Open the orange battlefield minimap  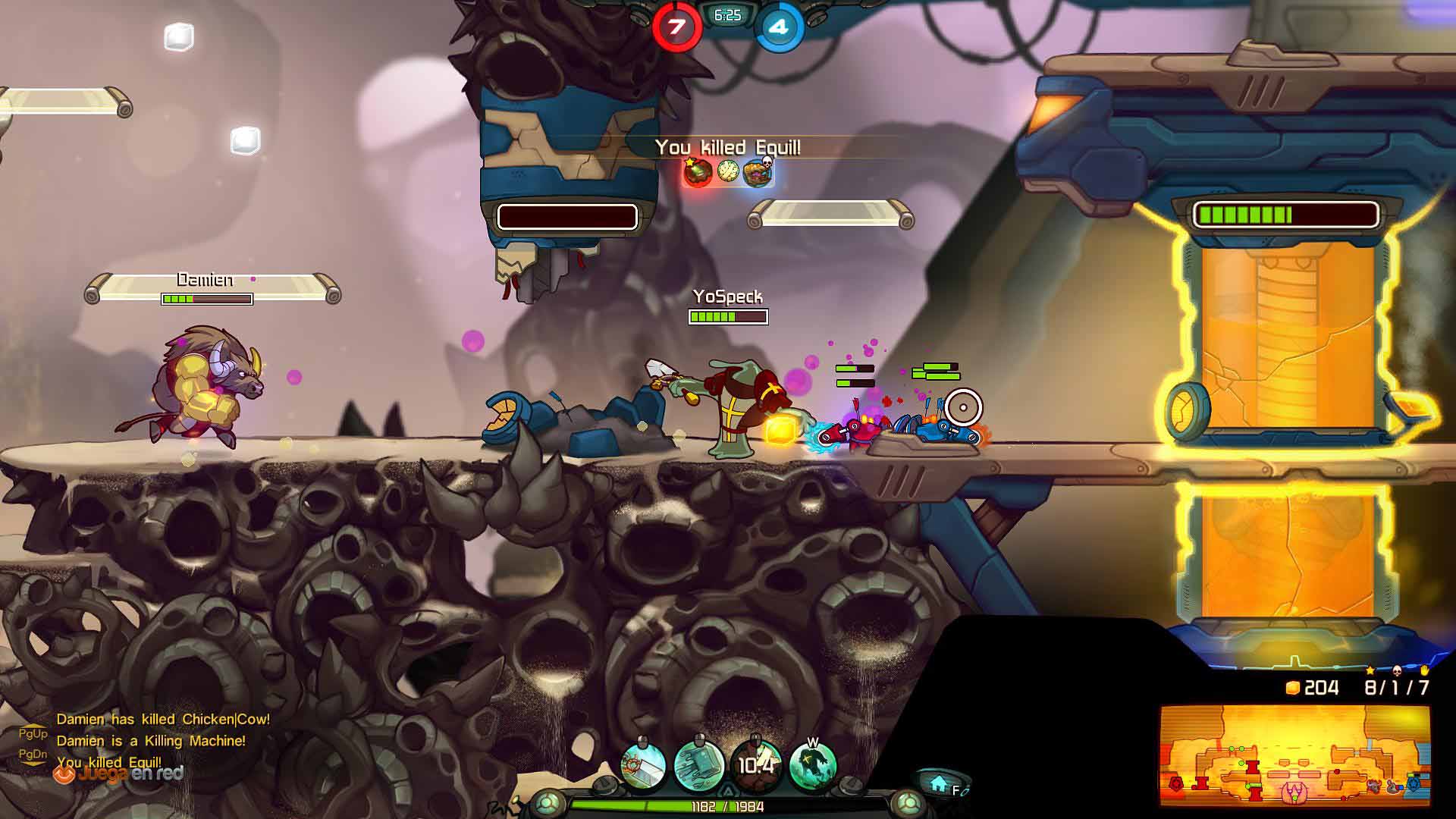tap(1294, 755)
